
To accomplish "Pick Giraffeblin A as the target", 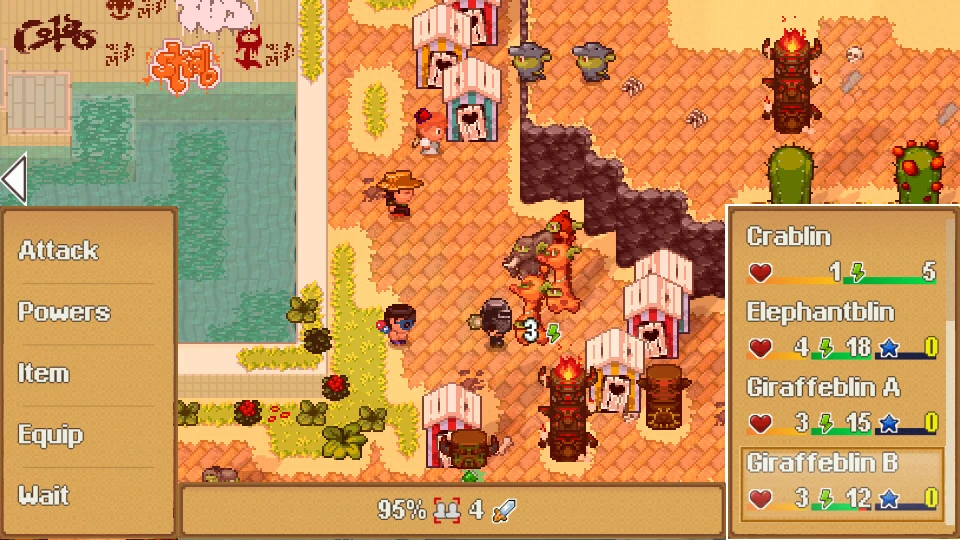I will (x=840, y=405).
